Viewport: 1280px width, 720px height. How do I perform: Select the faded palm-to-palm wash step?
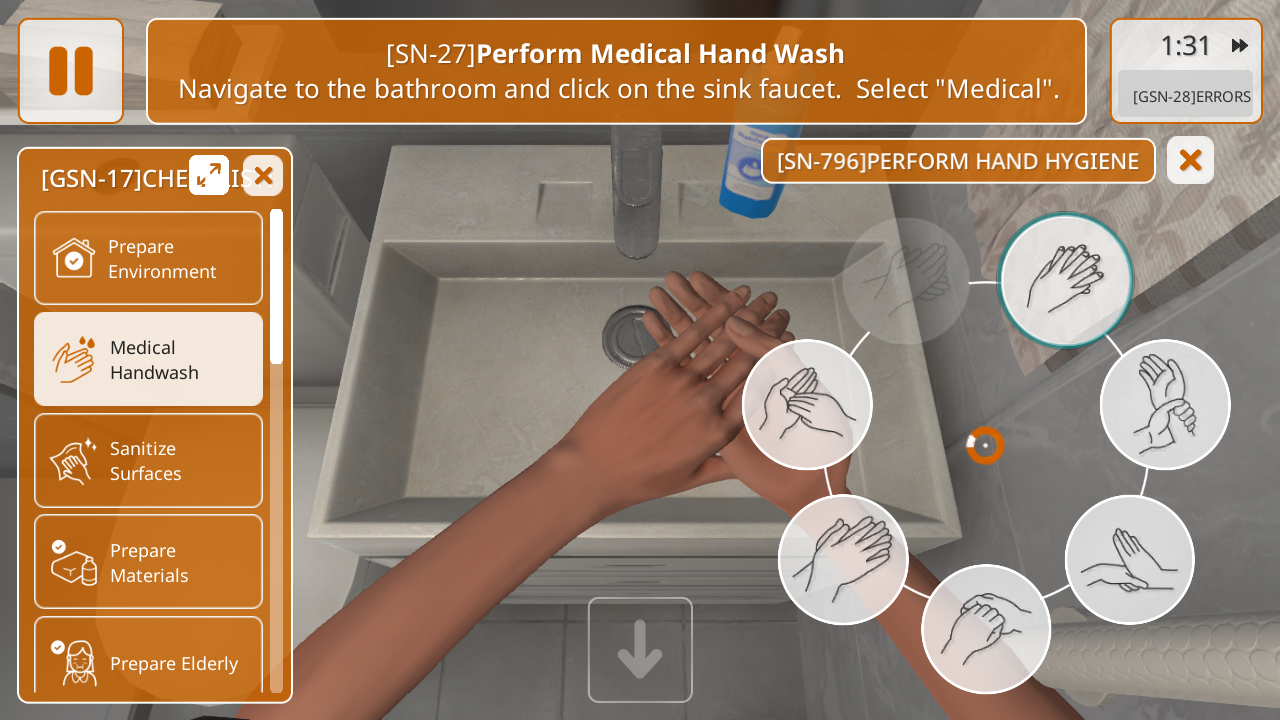coord(905,281)
